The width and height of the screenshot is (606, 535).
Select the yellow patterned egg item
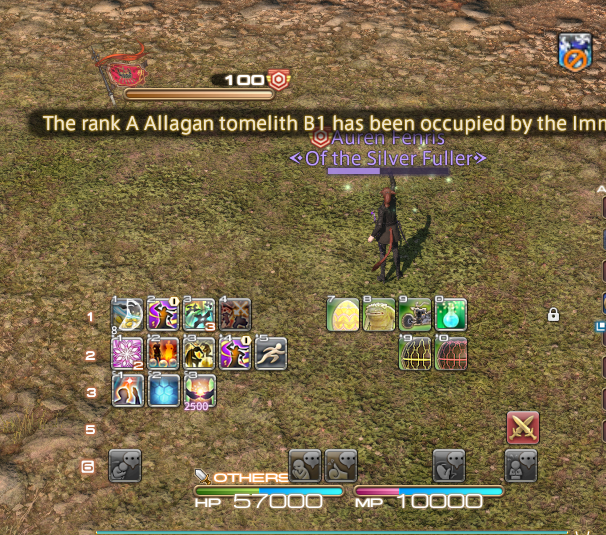point(343,315)
